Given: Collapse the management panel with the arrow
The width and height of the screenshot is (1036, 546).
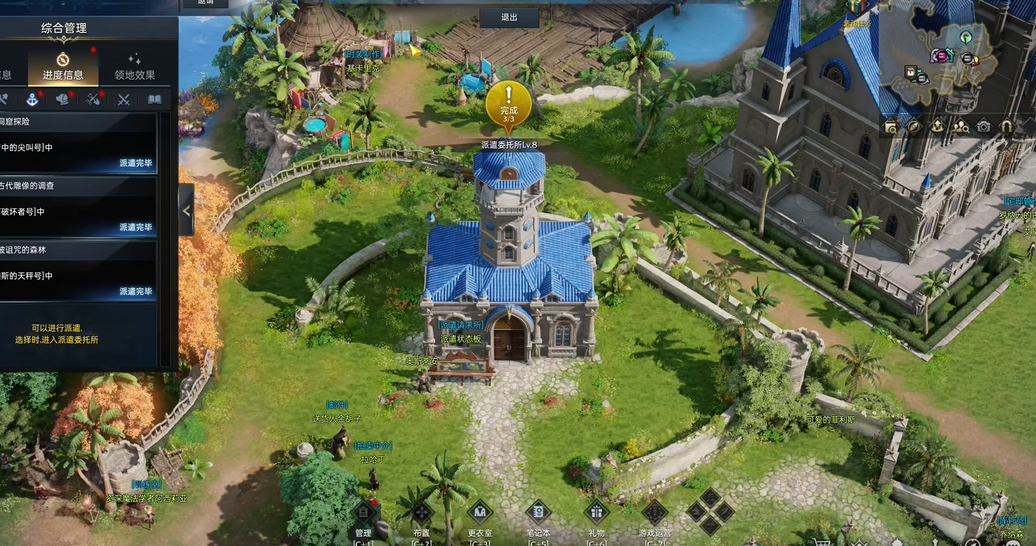Looking at the screenshot, I should click(186, 209).
